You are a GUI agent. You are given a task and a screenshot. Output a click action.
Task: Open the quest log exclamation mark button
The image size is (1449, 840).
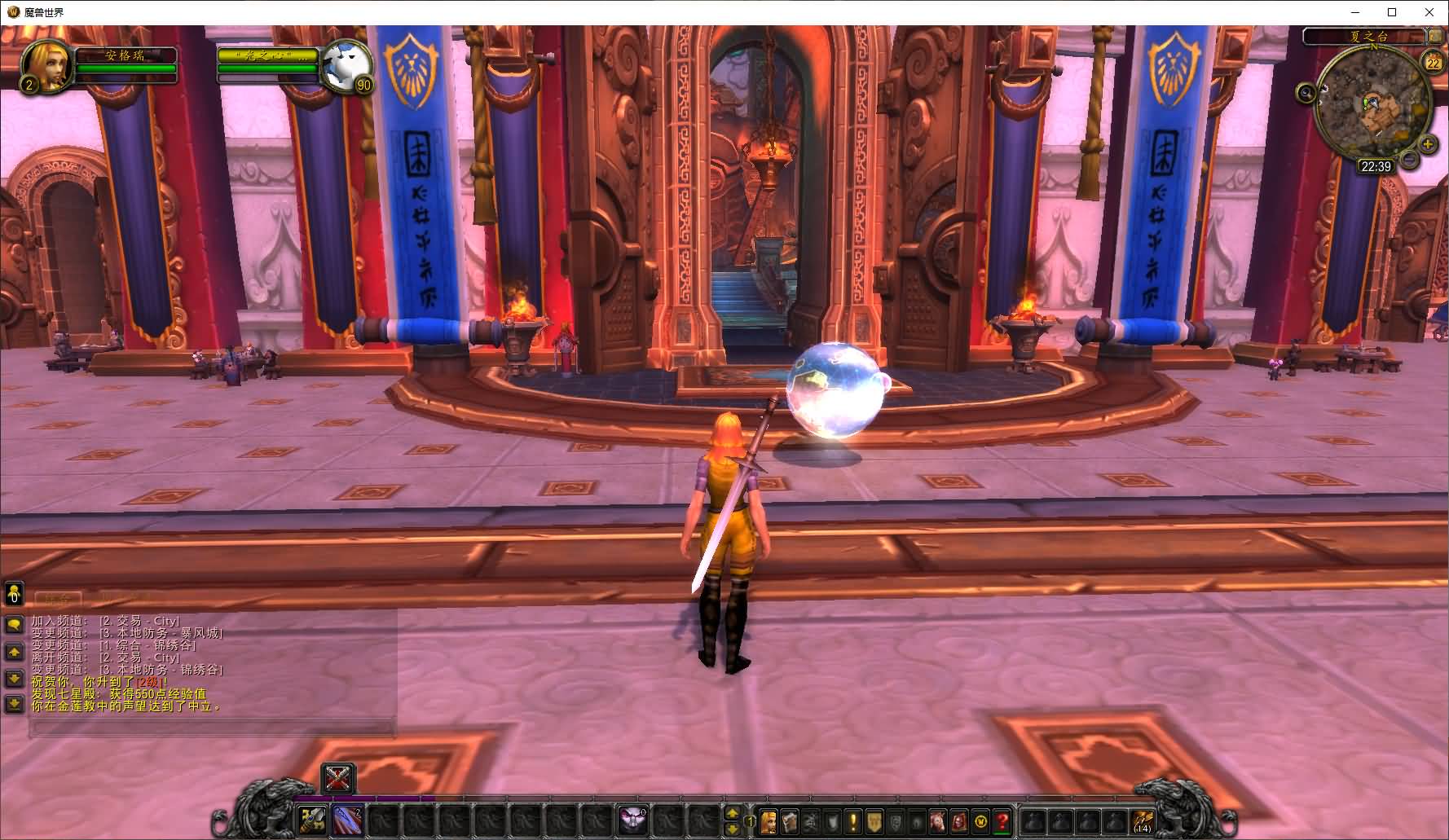(852, 821)
